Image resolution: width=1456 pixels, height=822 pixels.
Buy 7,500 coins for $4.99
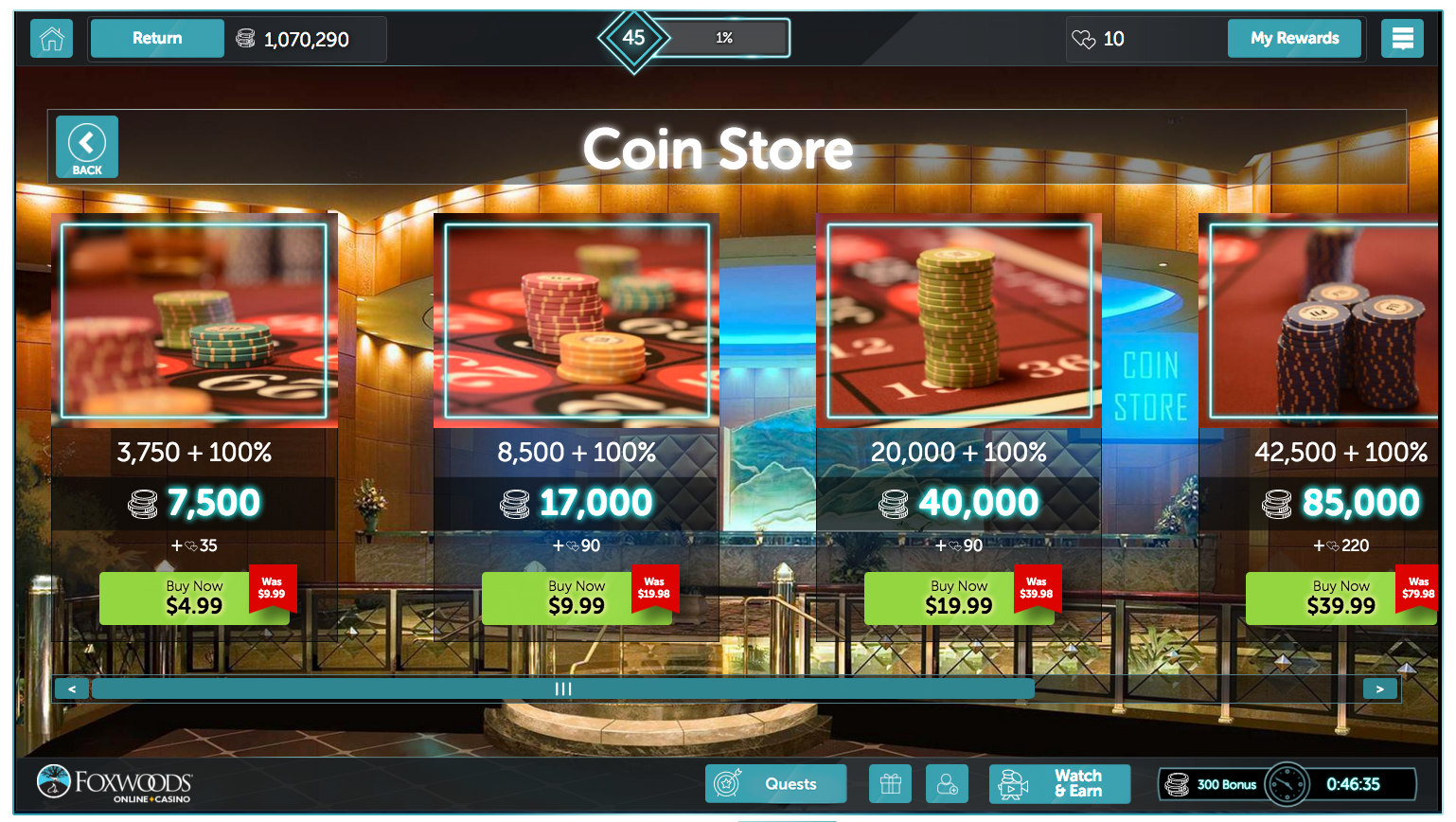[194, 599]
